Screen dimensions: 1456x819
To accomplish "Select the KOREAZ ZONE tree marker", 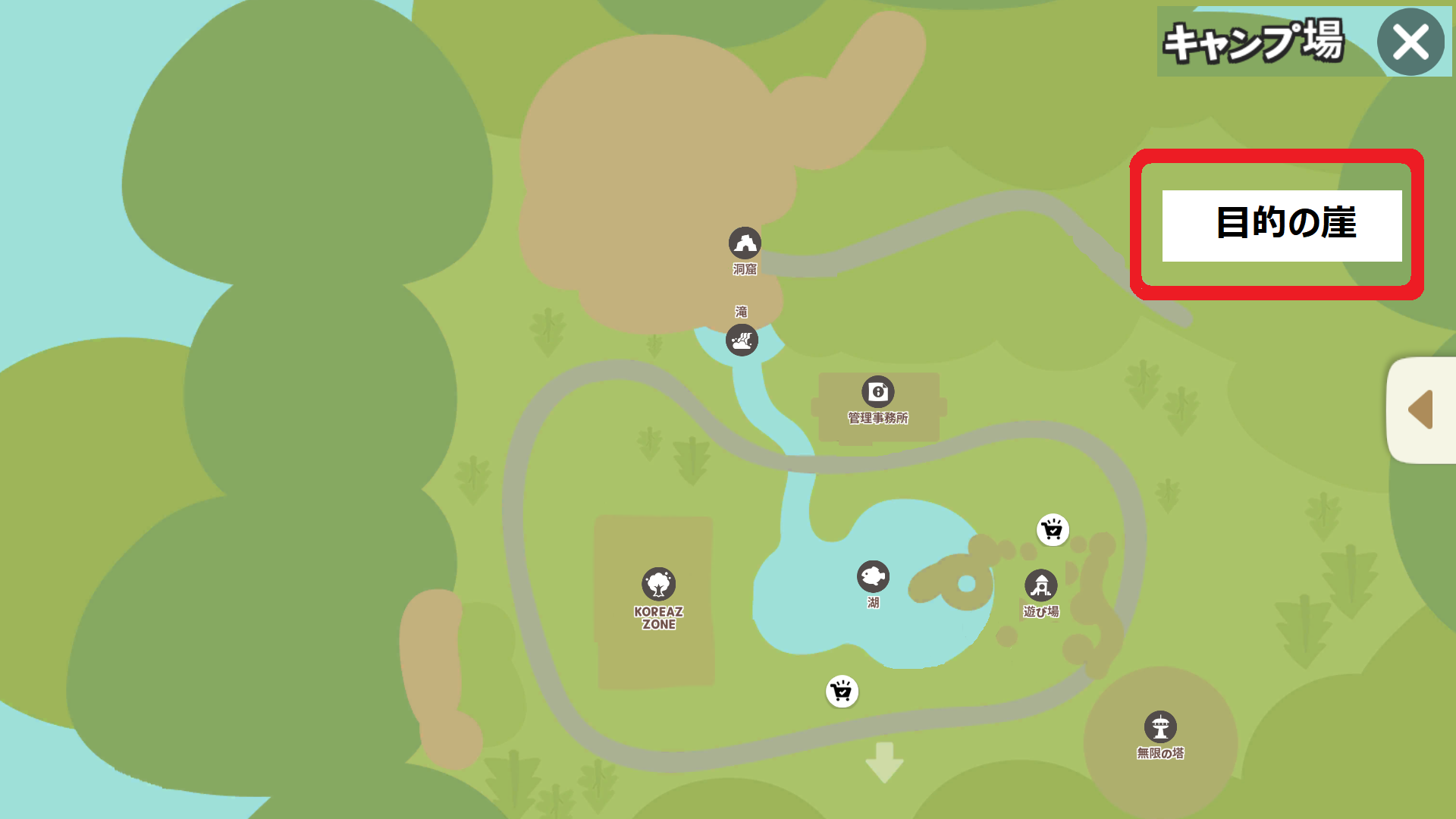I will click(x=658, y=584).
